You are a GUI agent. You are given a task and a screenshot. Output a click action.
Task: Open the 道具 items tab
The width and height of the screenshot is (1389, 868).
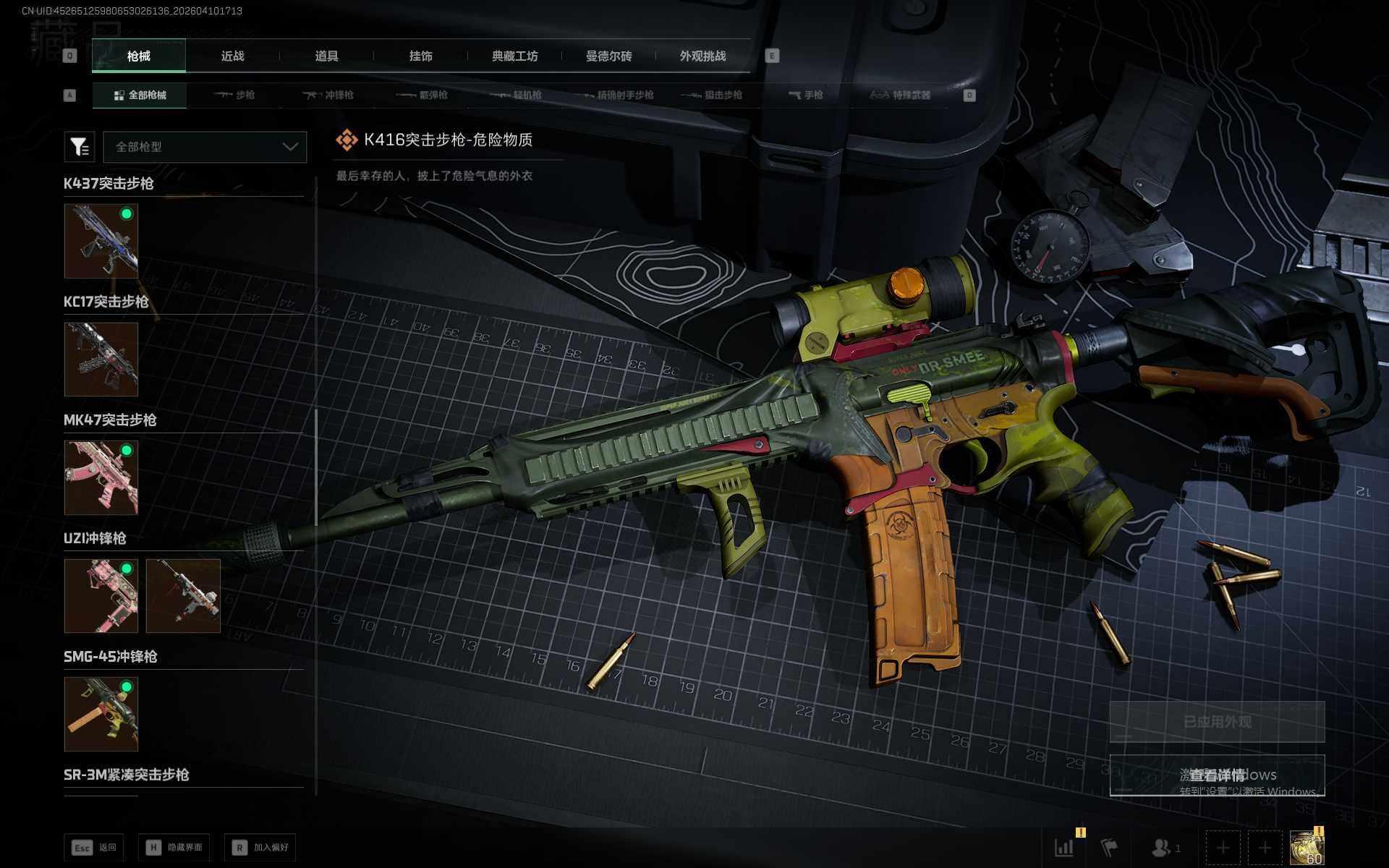coord(326,56)
